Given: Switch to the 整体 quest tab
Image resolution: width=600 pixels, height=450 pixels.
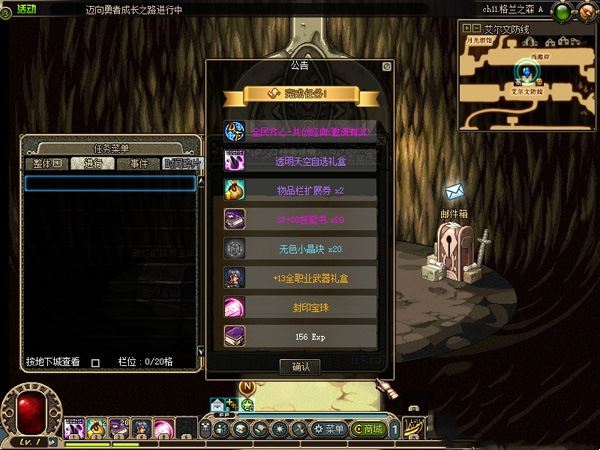Looking at the screenshot, I should (47, 163).
